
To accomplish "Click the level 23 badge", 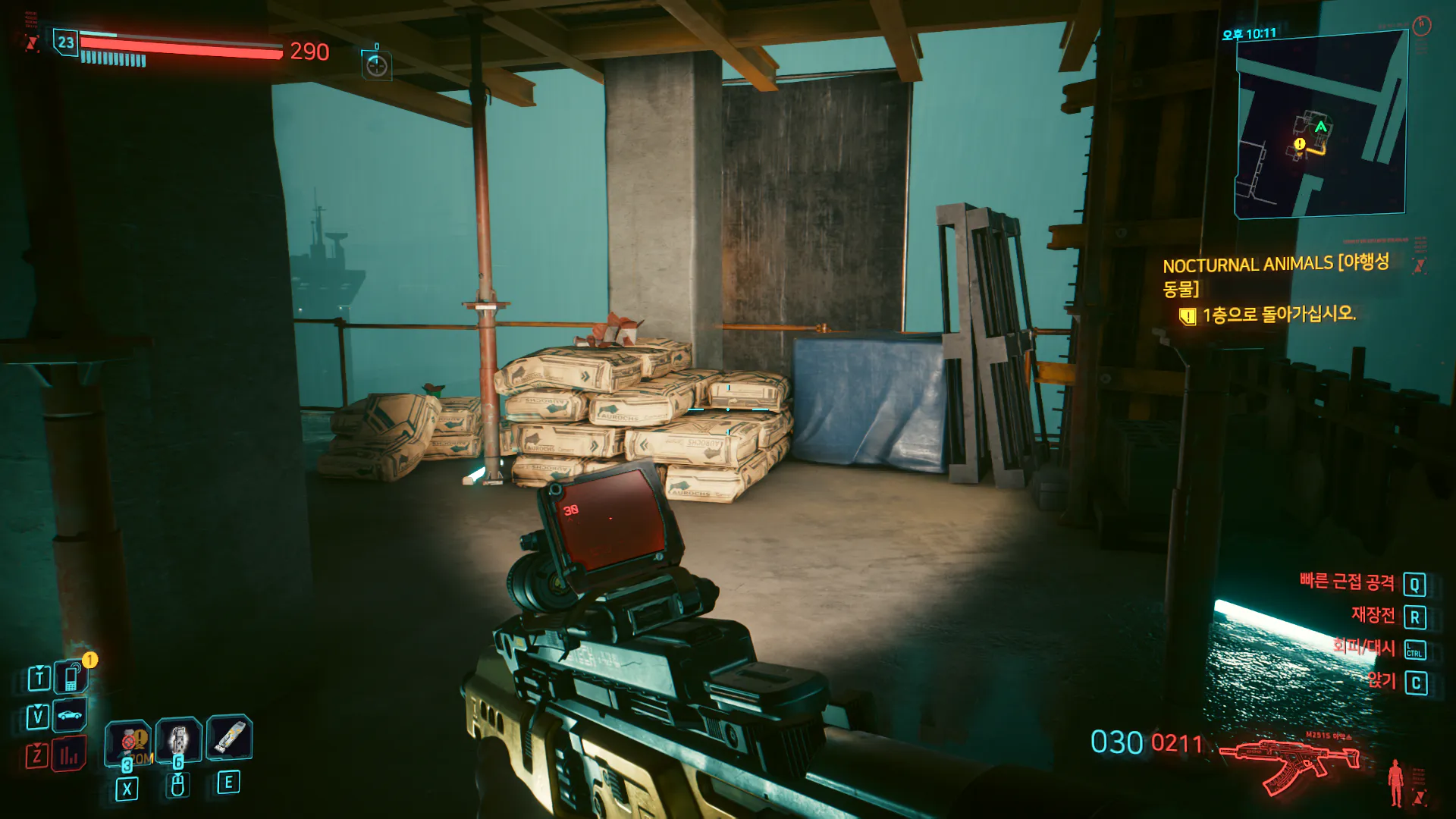I will [x=66, y=42].
